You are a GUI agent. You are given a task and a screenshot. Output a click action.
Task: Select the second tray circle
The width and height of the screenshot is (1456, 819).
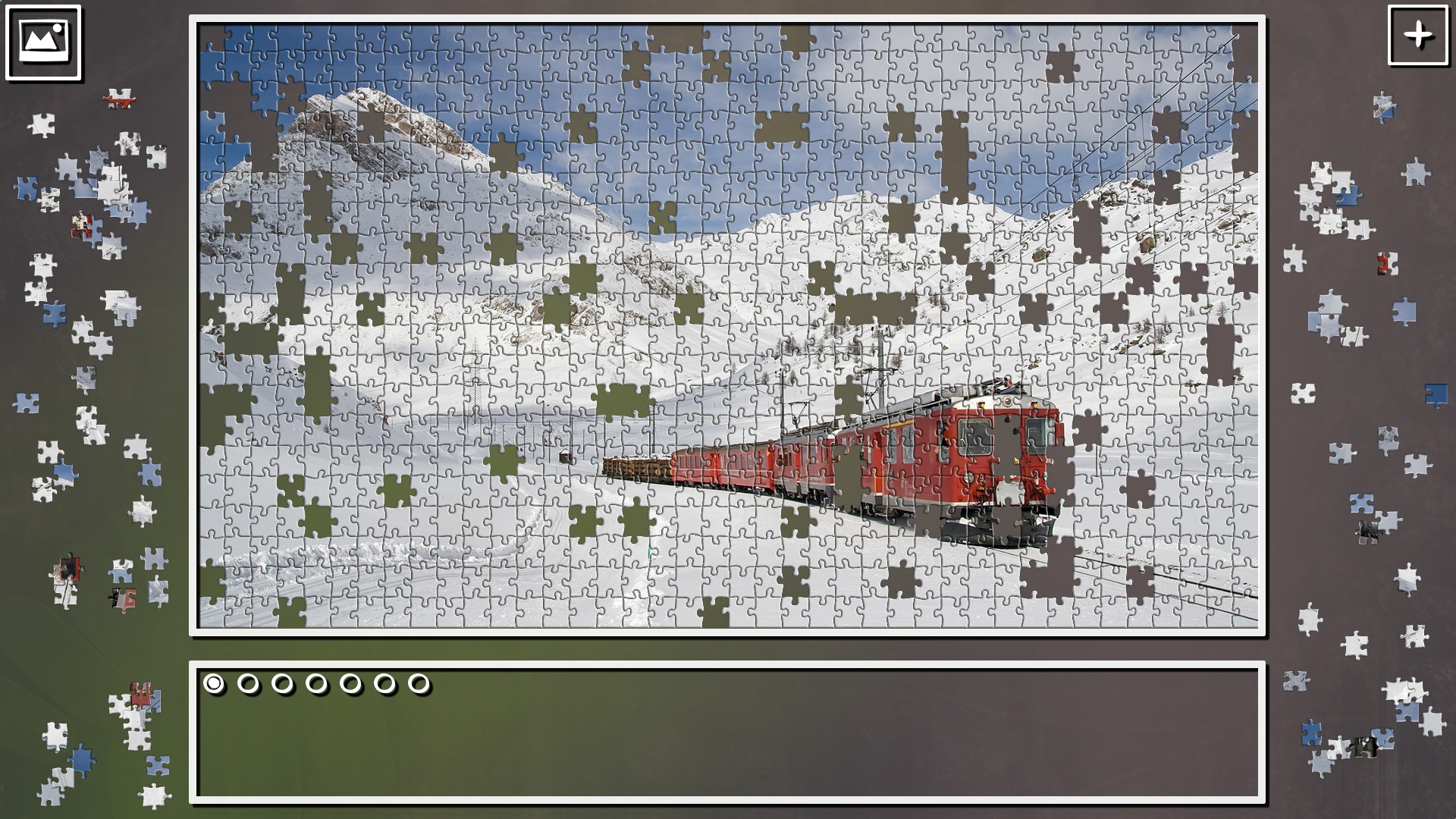[x=249, y=683]
